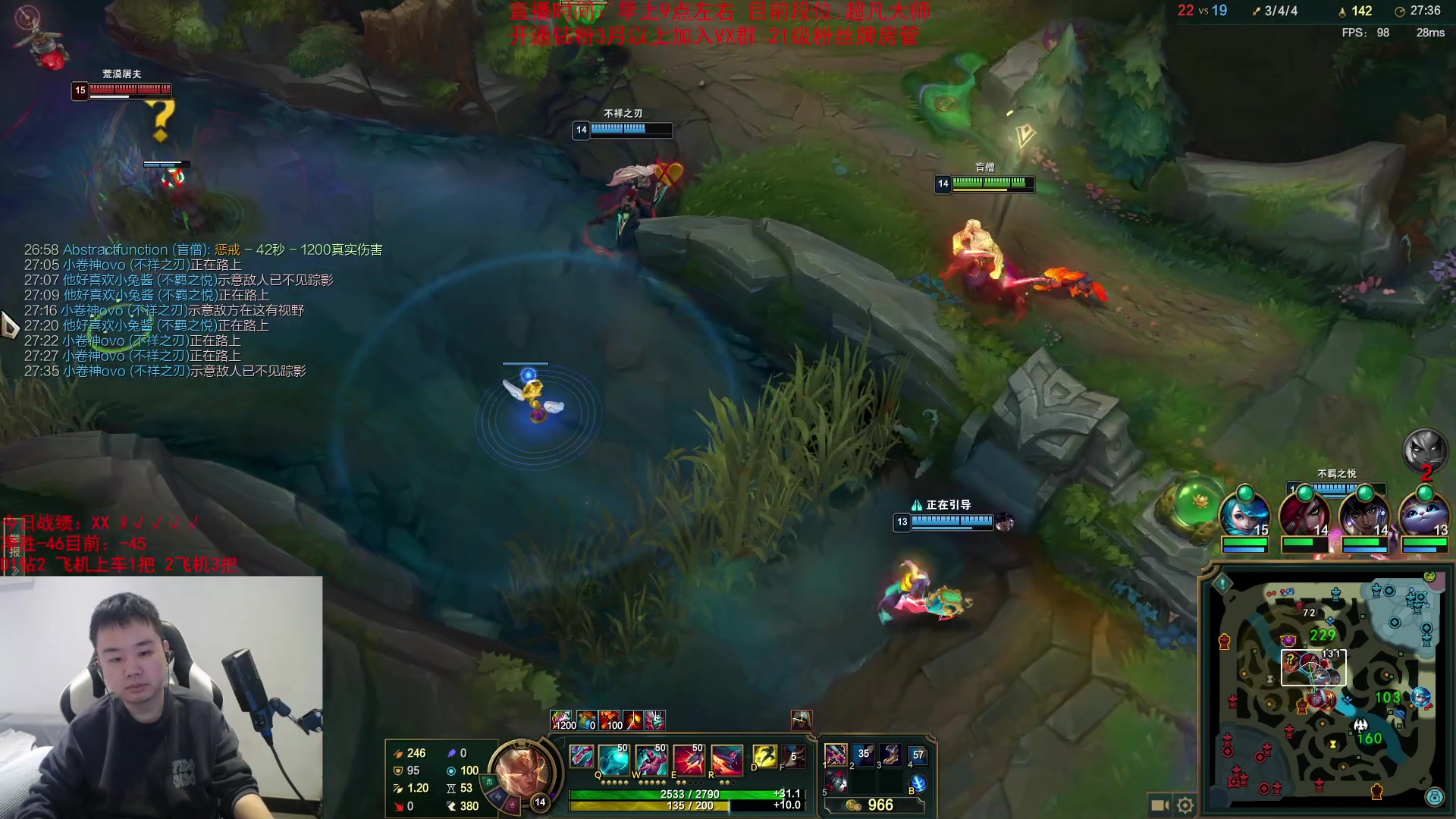Cast Lee Sin's Sonic Wave Q ability
The image size is (1456, 819).
[613, 759]
